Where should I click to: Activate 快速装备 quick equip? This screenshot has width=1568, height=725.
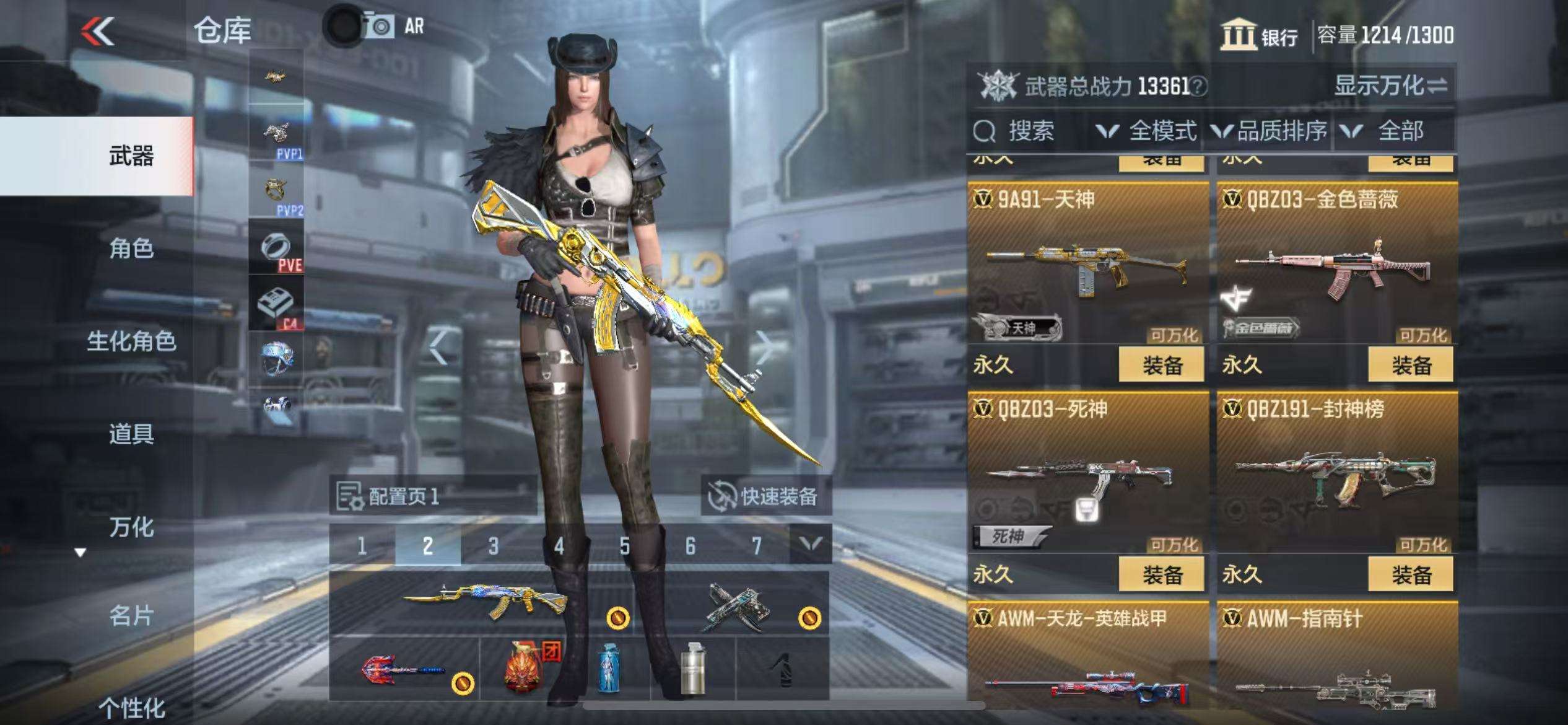click(765, 496)
